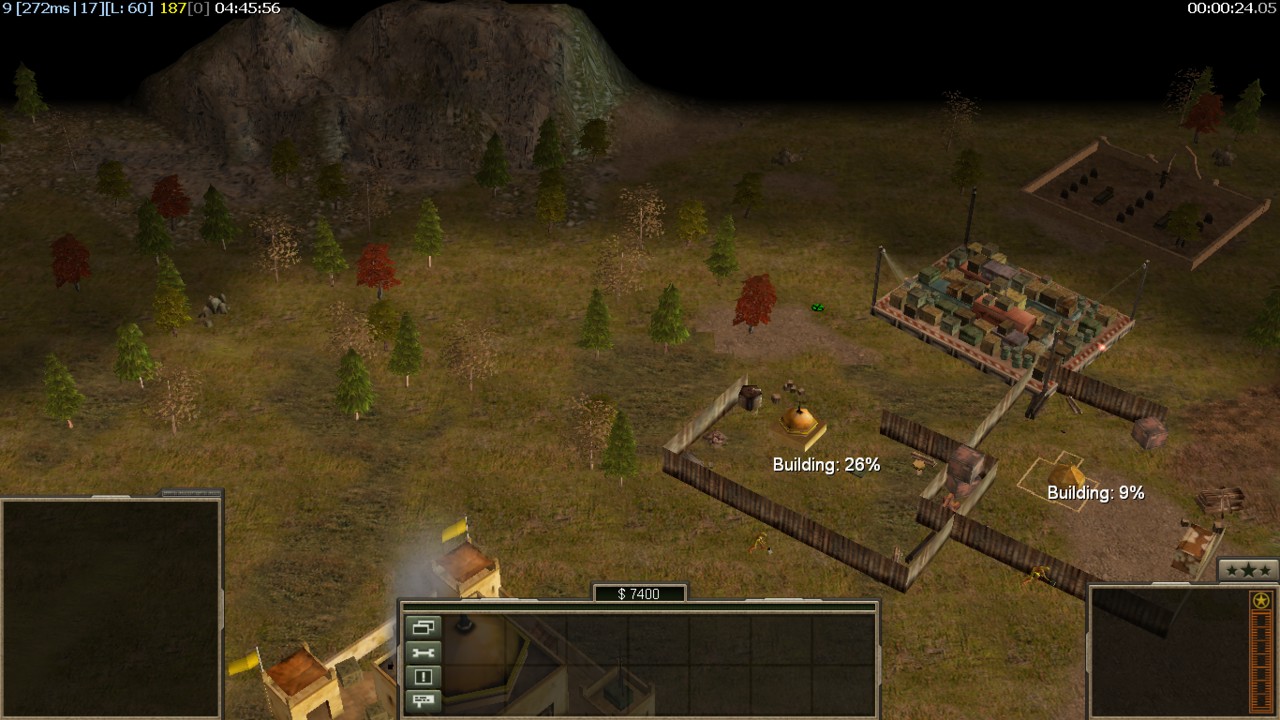The image size is (1280, 720).
Task: Open the Generals powers three-star button
Action: 1248,570
